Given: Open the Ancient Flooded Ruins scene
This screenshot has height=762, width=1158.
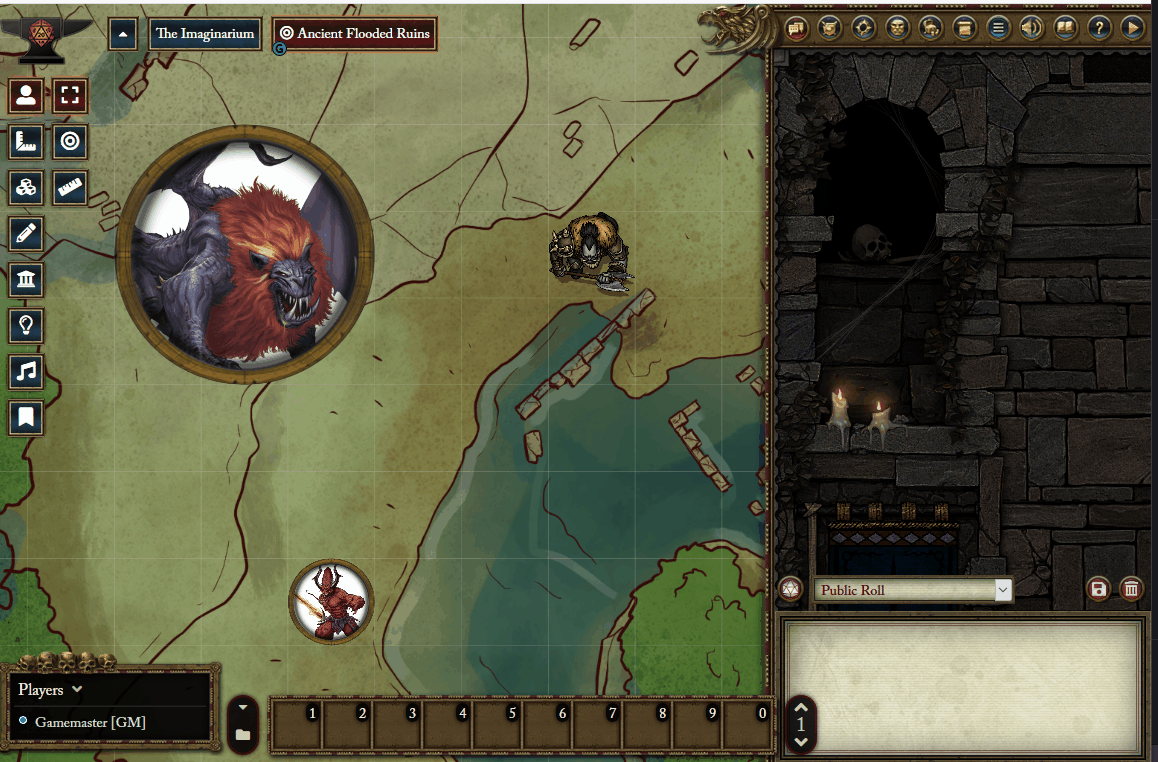Looking at the screenshot, I should click(355, 34).
